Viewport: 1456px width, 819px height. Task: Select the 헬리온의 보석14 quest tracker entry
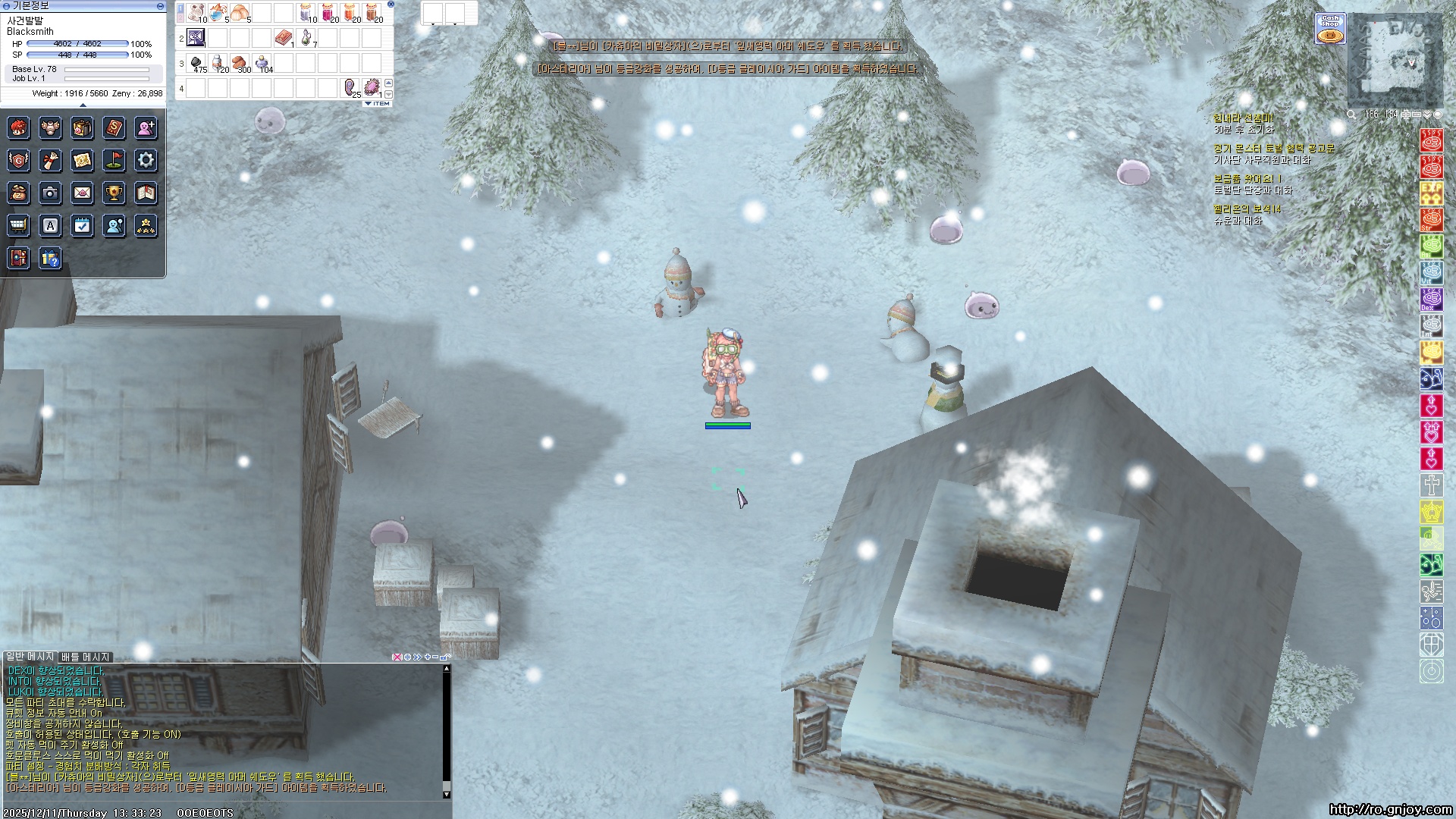click(x=1247, y=209)
